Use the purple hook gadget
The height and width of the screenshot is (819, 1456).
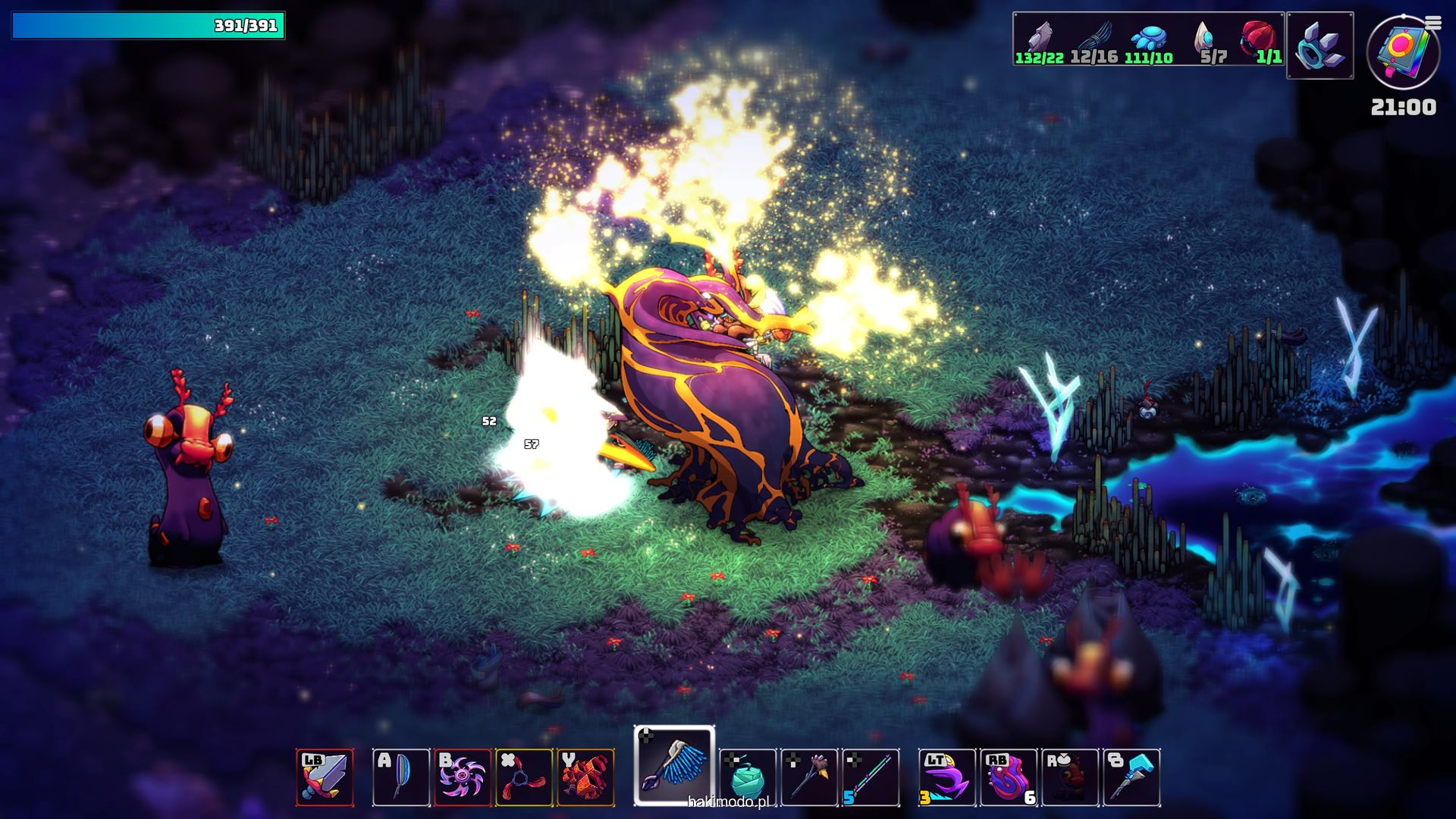pos(947,777)
